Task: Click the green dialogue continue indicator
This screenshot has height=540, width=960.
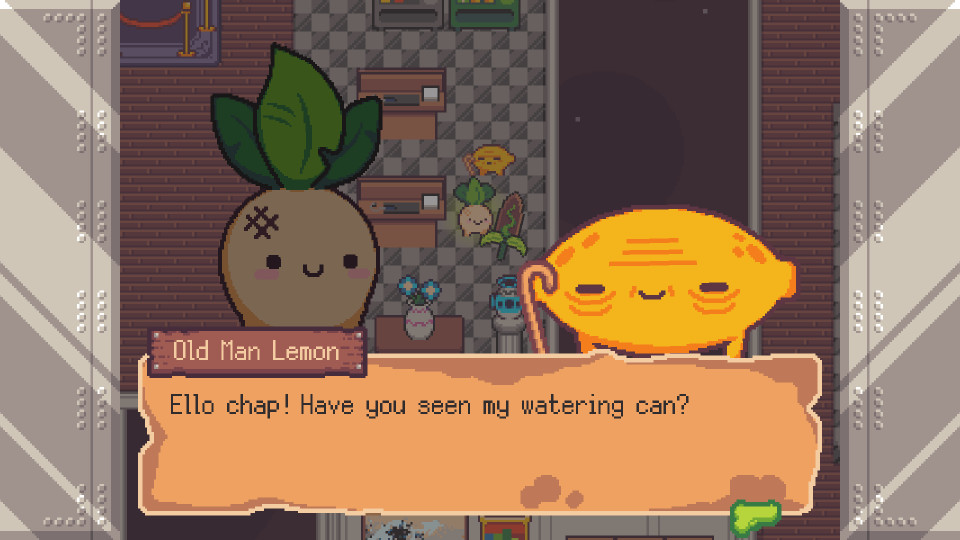Action: (755, 516)
